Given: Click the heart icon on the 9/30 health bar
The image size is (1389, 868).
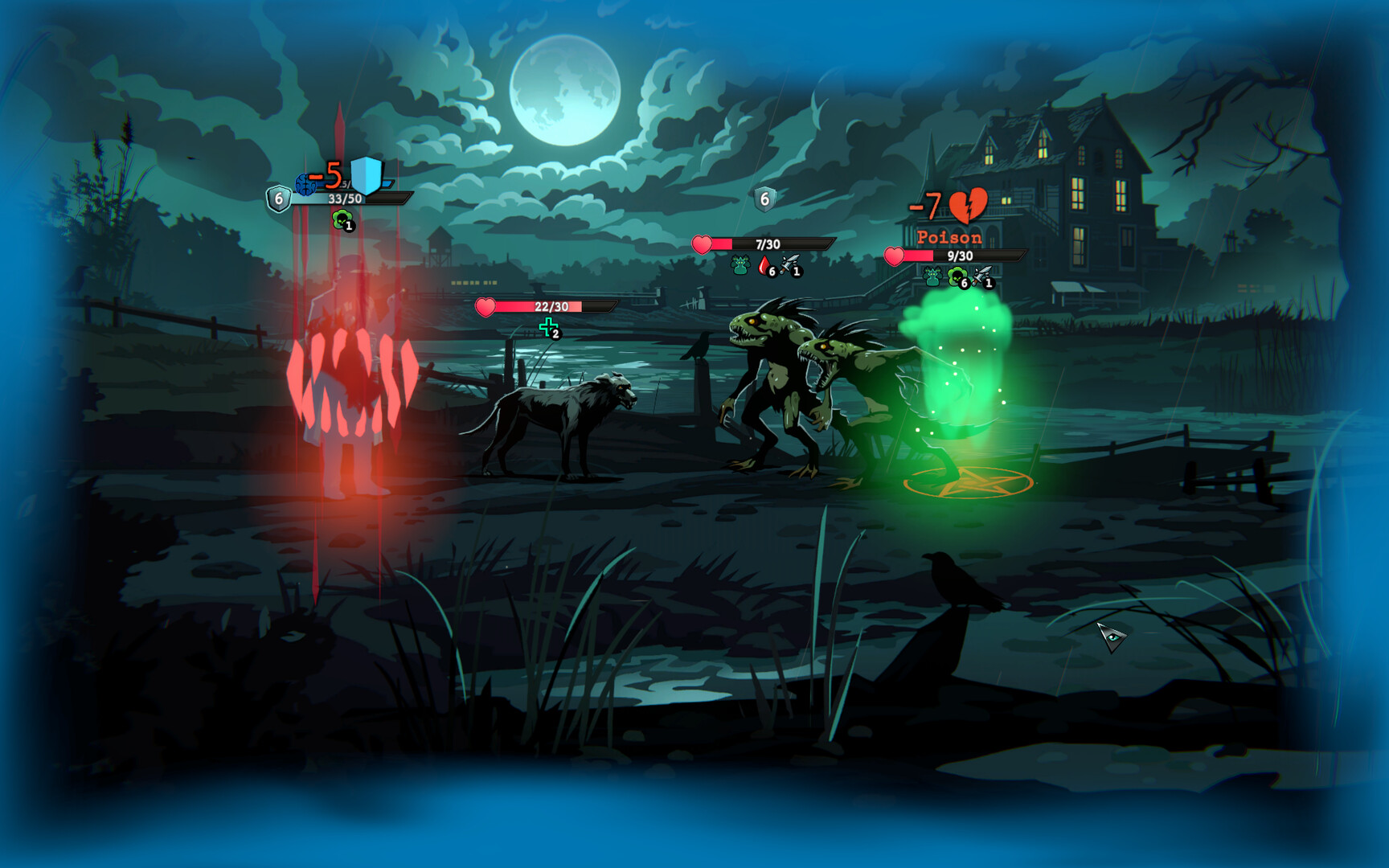Looking at the screenshot, I should click(x=895, y=256).
